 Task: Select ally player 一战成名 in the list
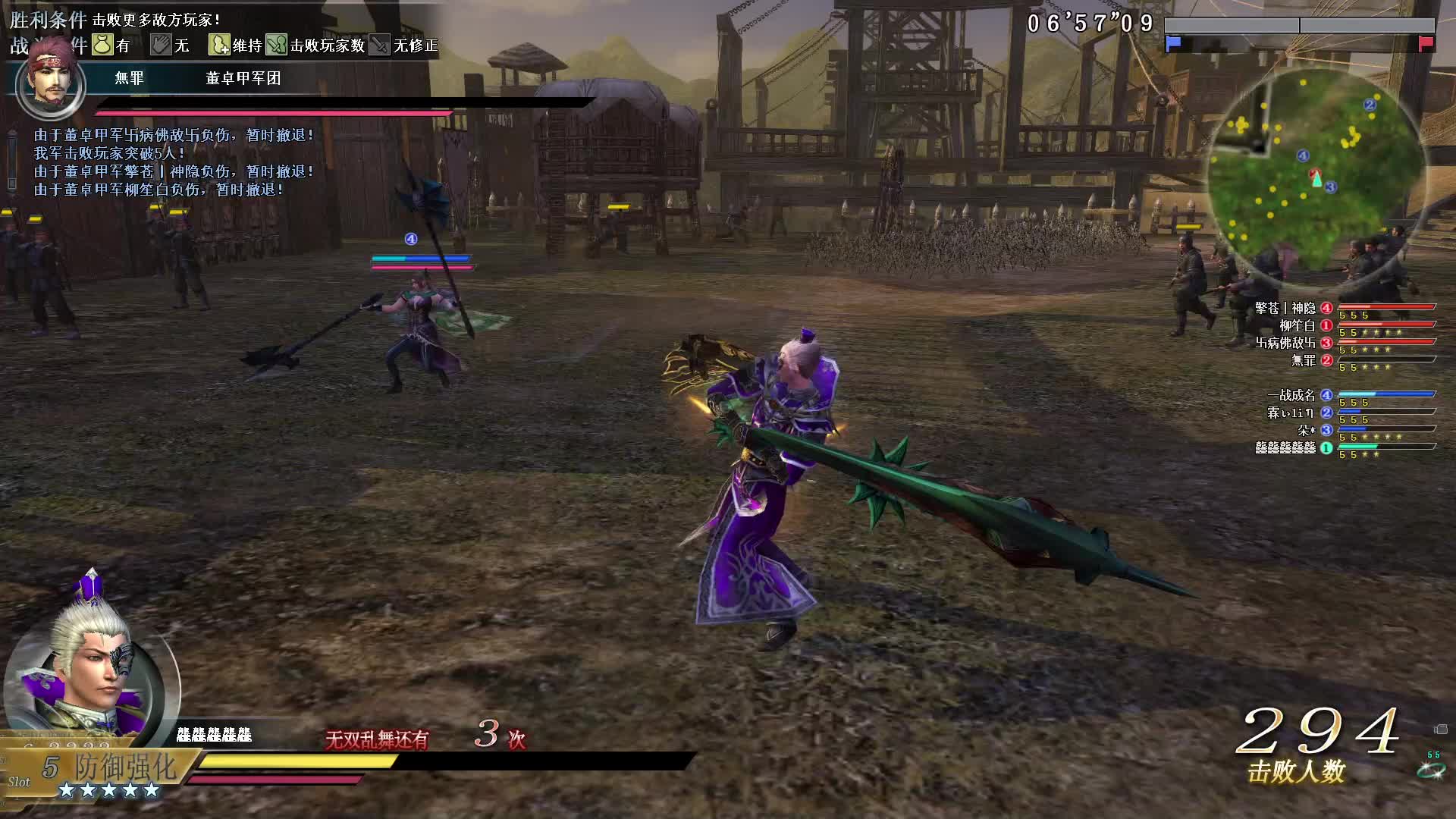click(1291, 395)
